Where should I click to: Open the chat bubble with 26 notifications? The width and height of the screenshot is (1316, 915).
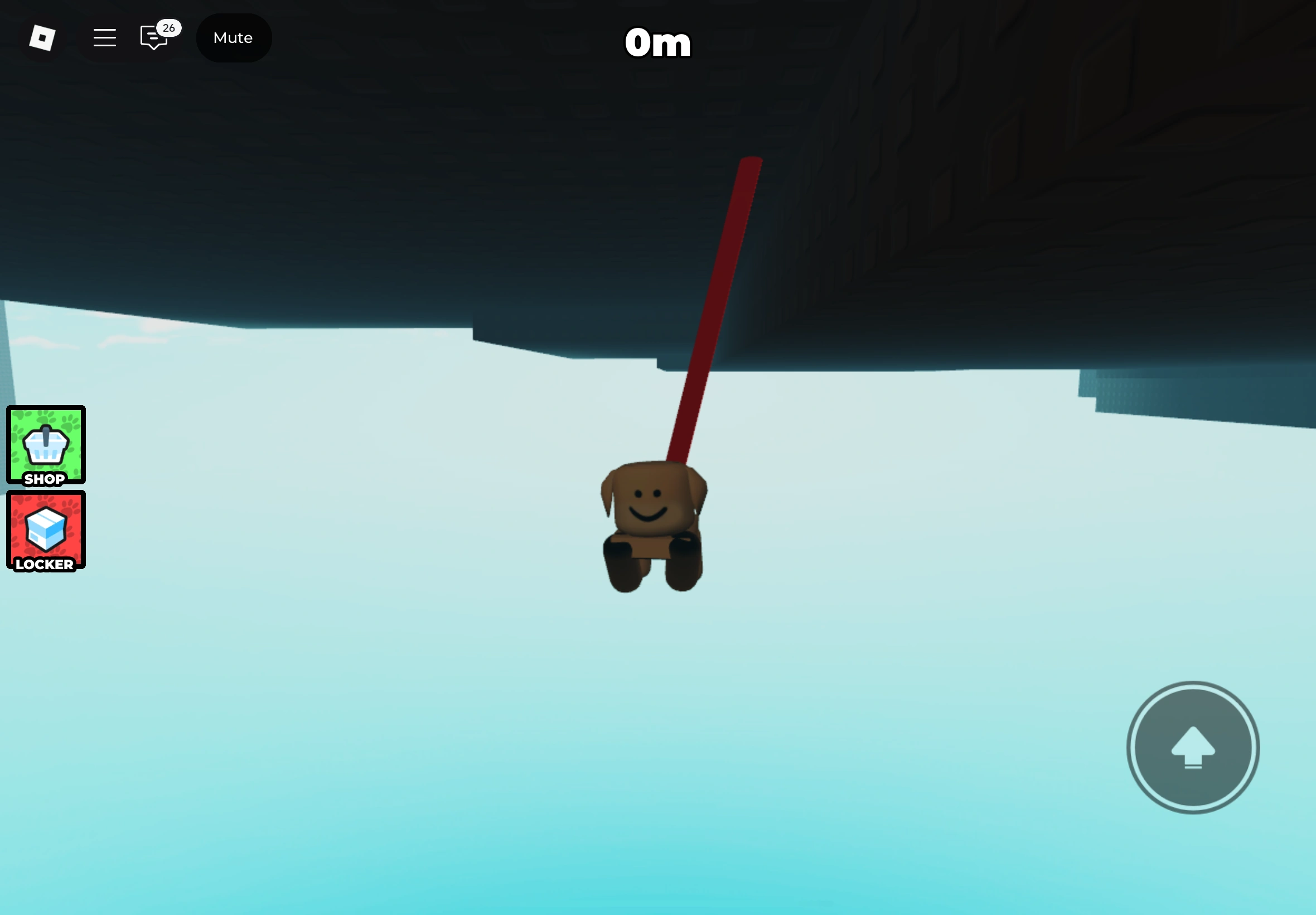[x=153, y=37]
